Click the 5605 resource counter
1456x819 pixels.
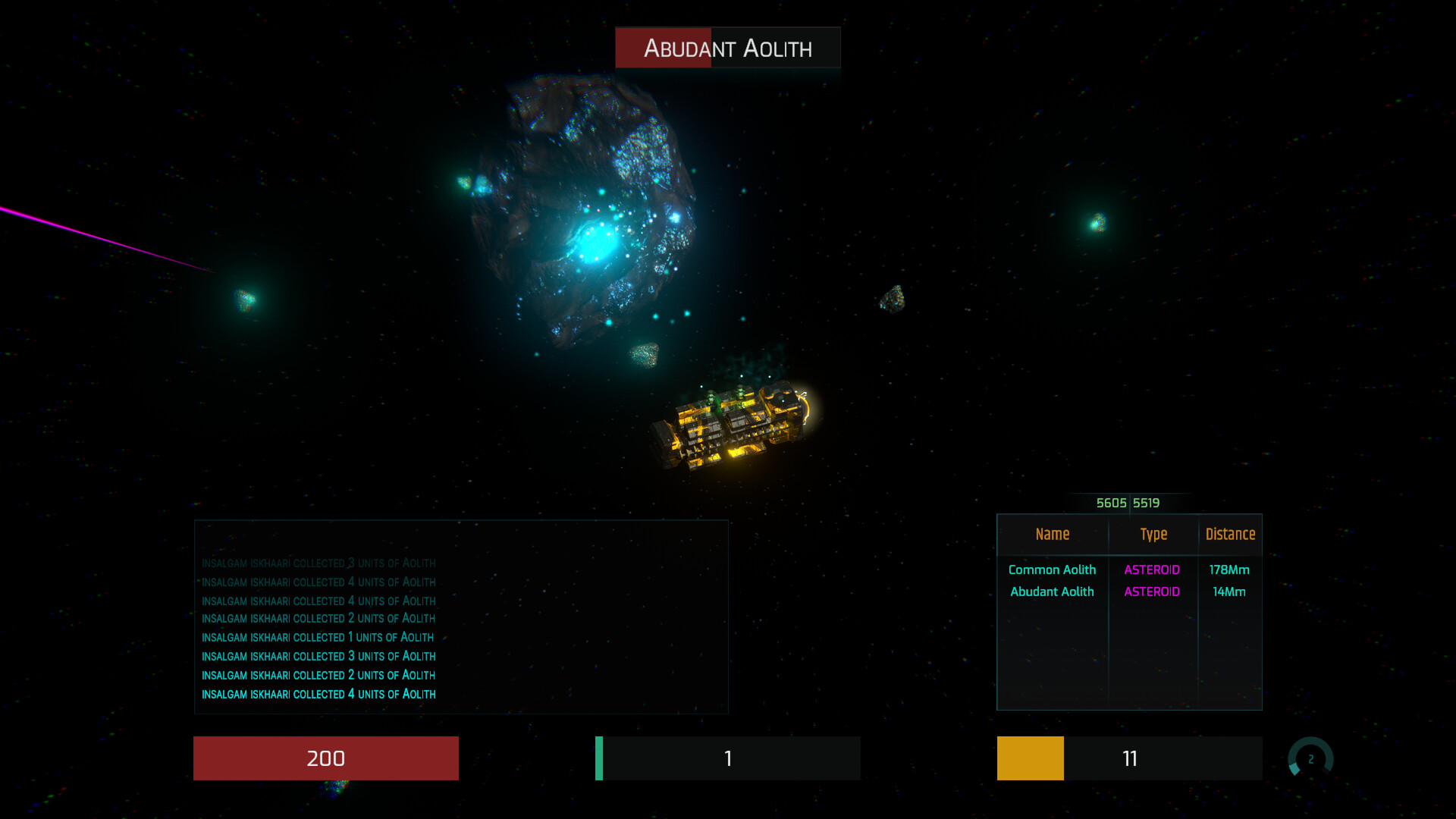coord(1111,503)
